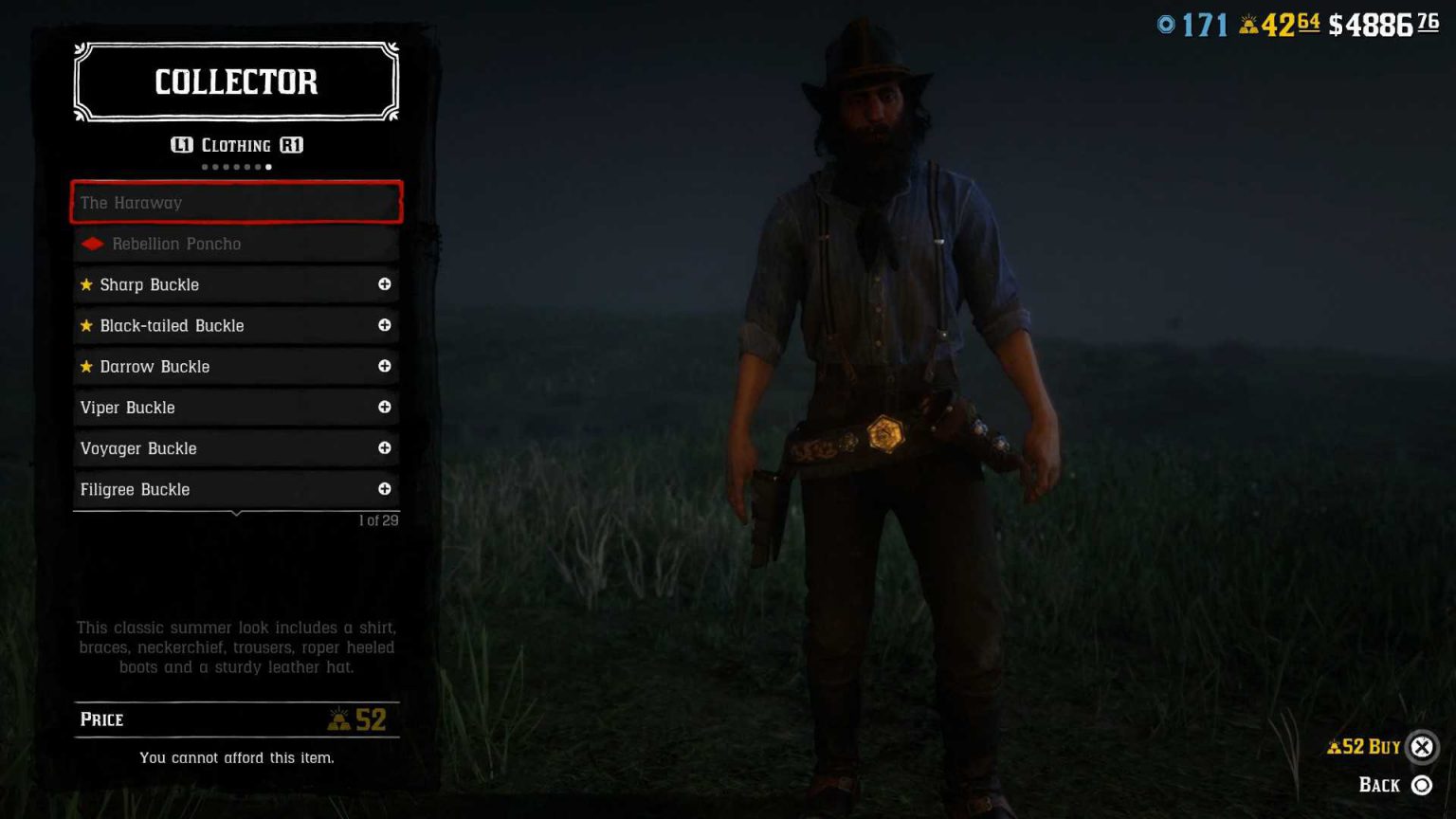Click the gold icon next to the 52 Buy label
Viewport: 1456px width, 819px height.
1333,747
